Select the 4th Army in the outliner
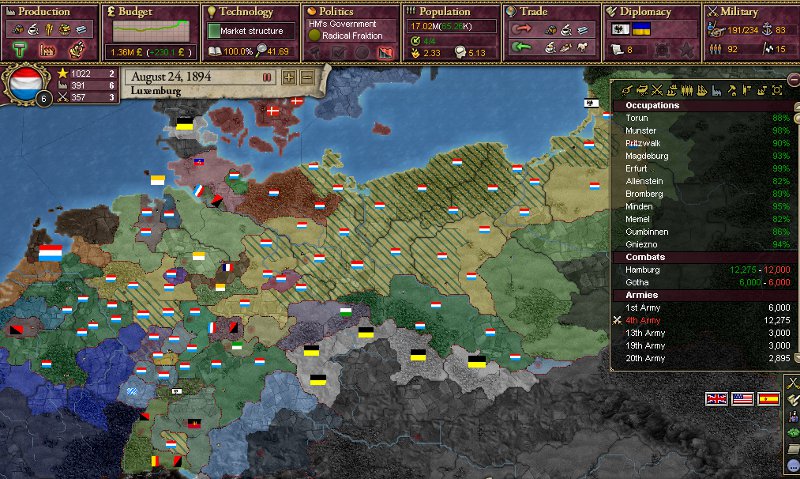This screenshot has height=479, width=800. (645, 321)
